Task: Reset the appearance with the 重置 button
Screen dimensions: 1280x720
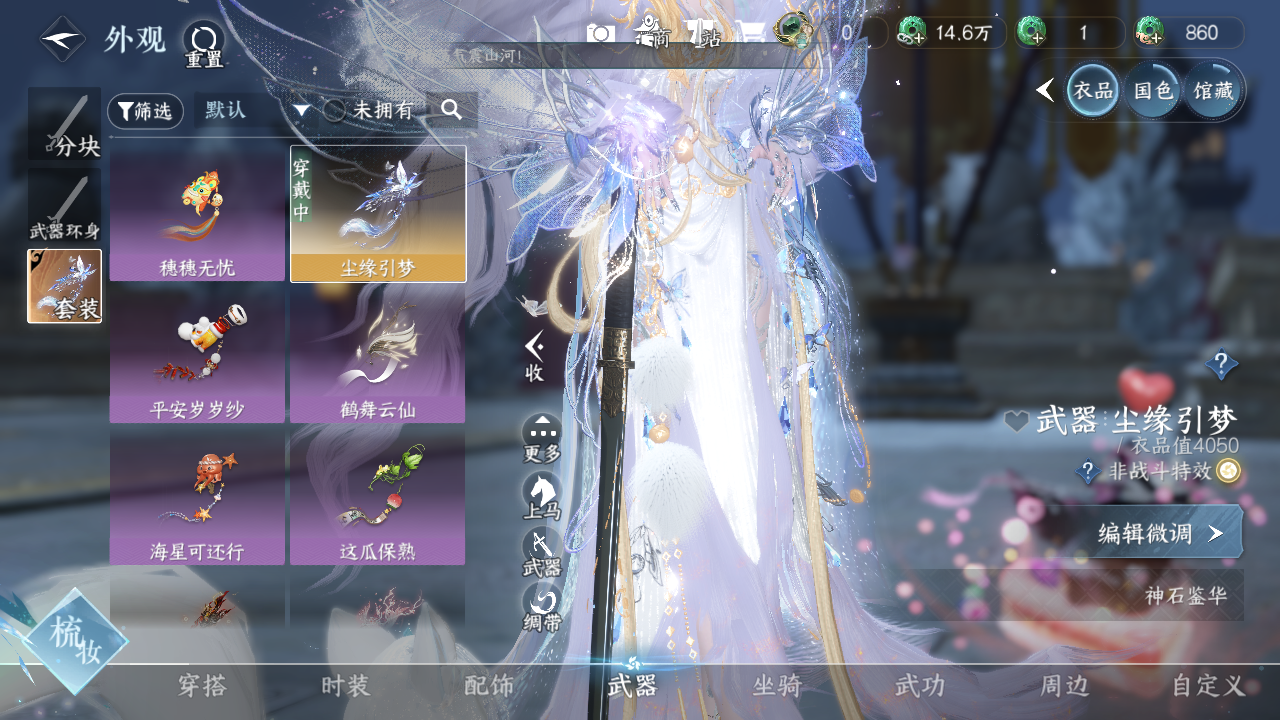Action: [203, 44]
